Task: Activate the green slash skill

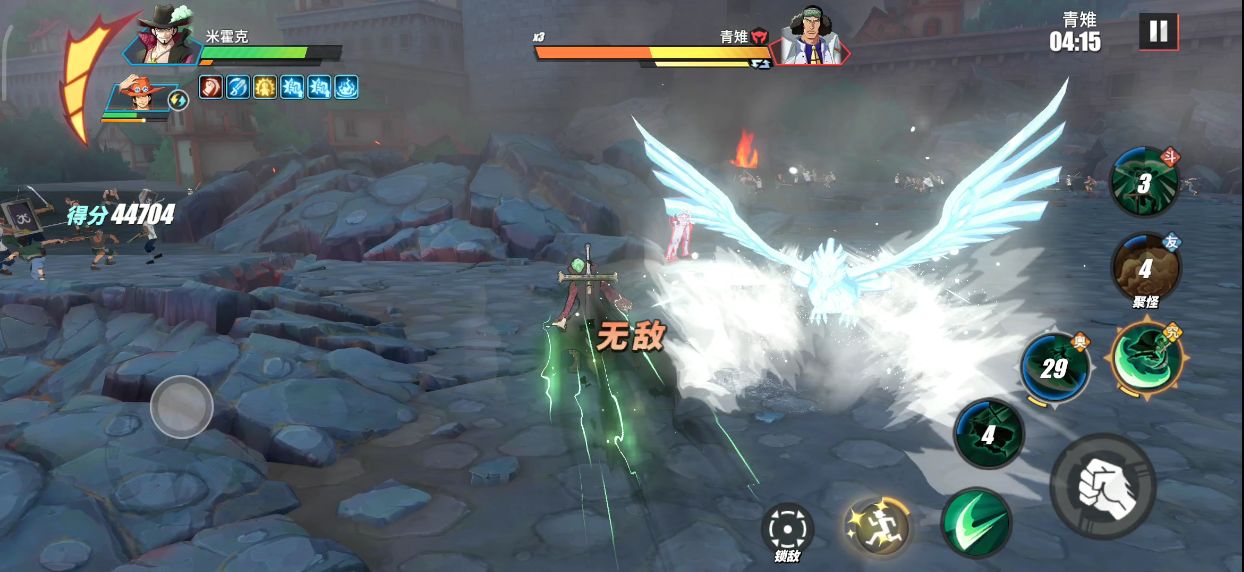Action: coord(975,523)
